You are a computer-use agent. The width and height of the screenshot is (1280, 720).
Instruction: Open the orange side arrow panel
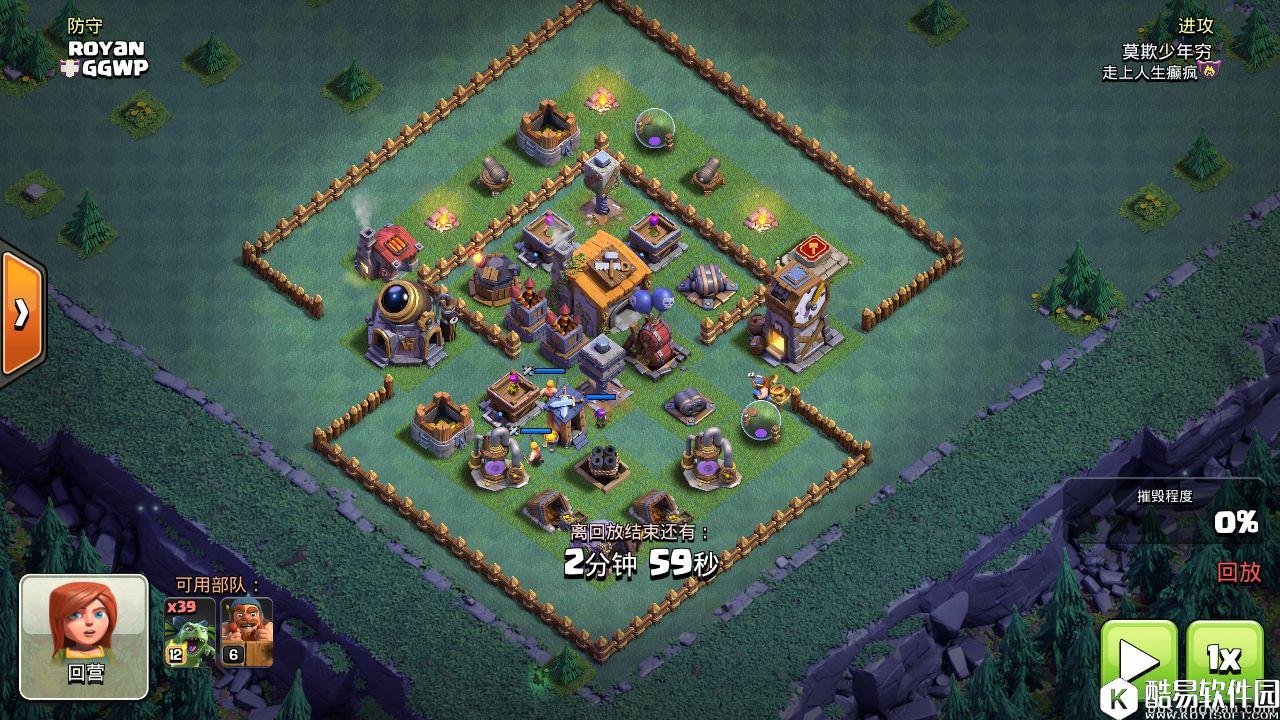[21, 314]
